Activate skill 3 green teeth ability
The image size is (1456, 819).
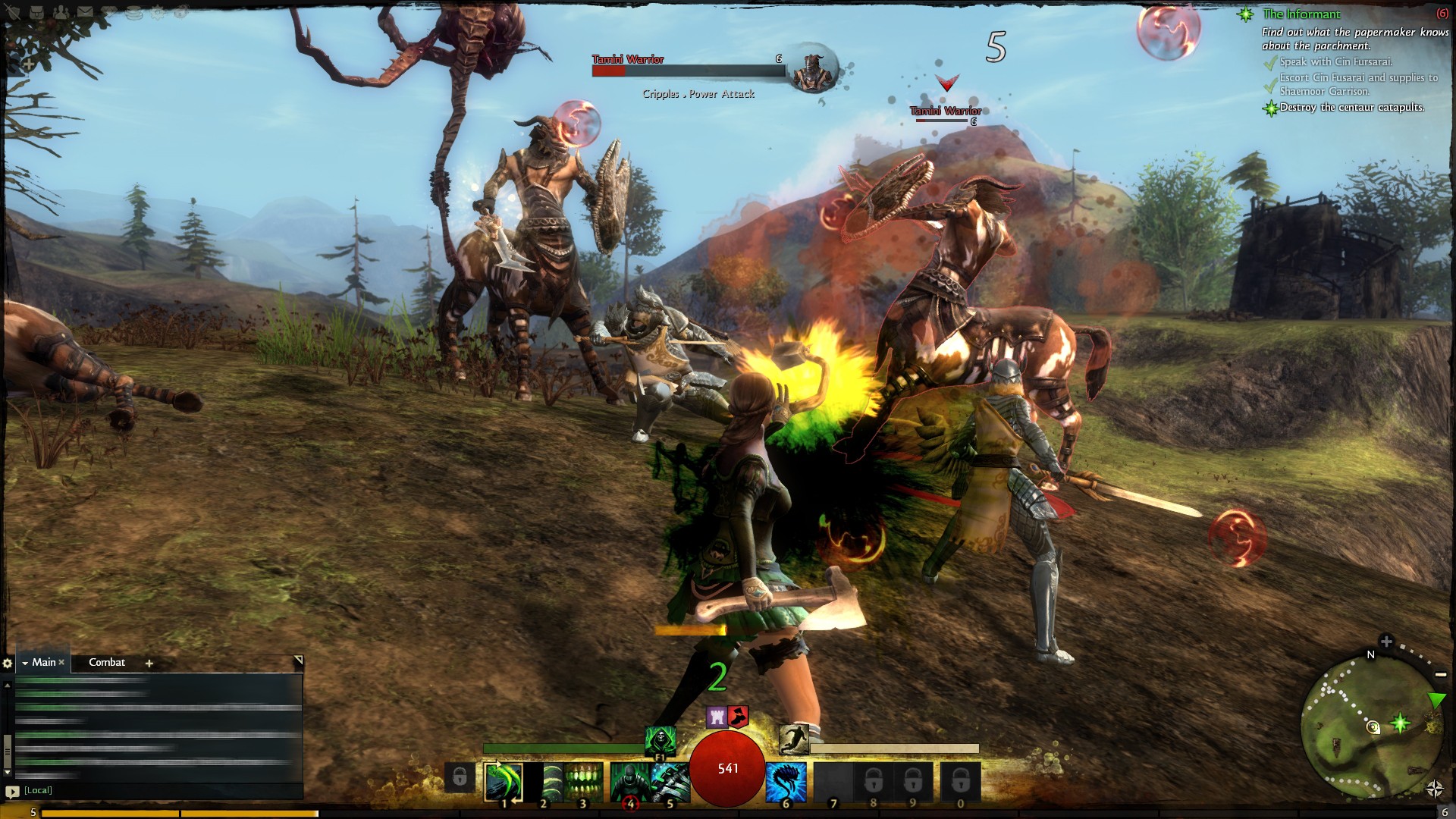[x=583, y=781]
